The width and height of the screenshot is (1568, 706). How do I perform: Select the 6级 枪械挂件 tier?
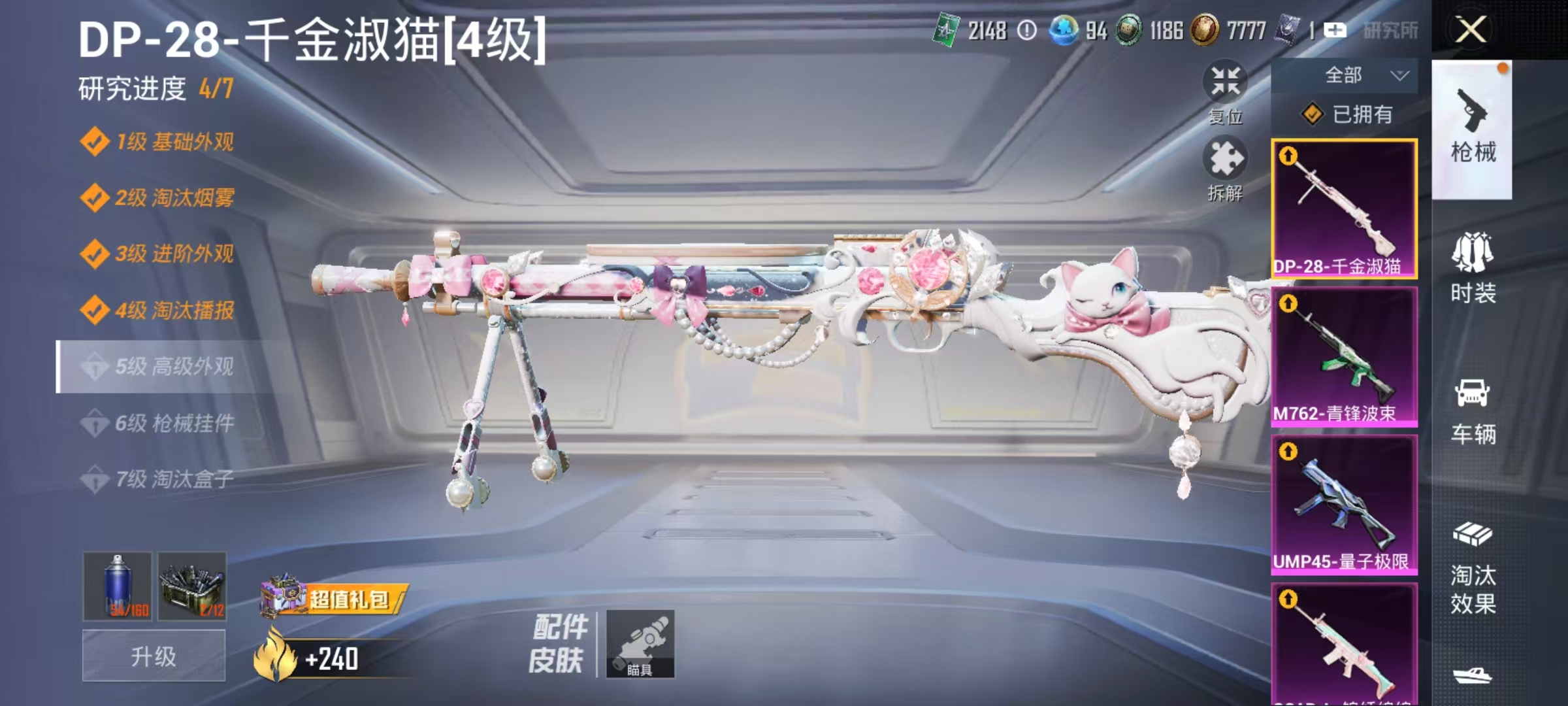(x=163, y=422)
